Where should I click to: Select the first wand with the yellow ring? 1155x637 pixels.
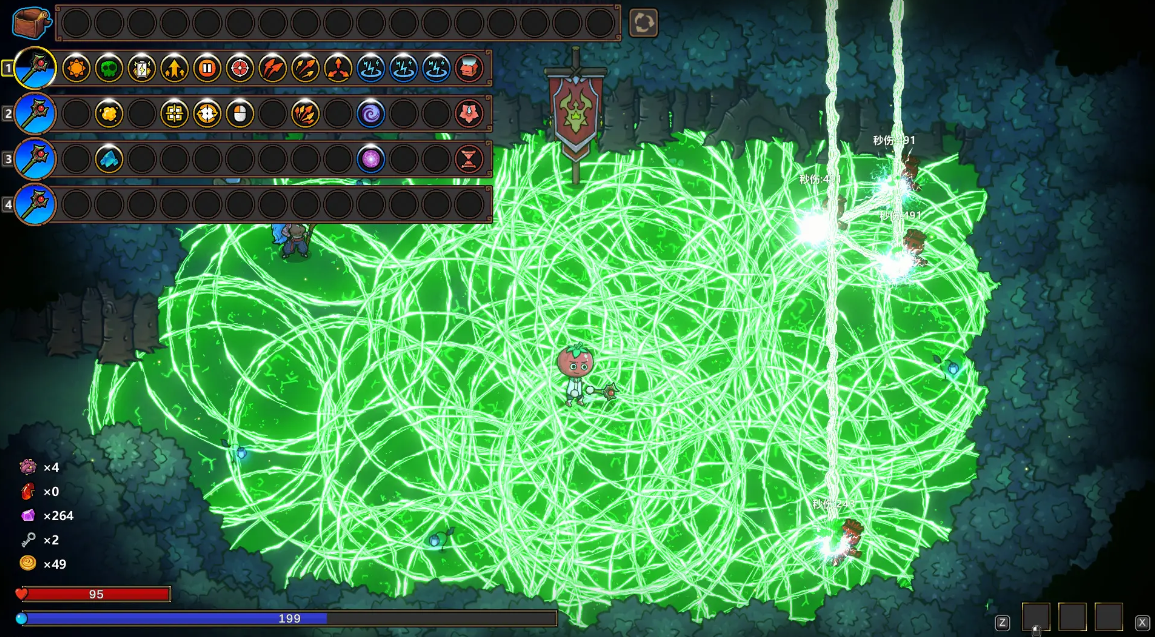coord(35,68)
